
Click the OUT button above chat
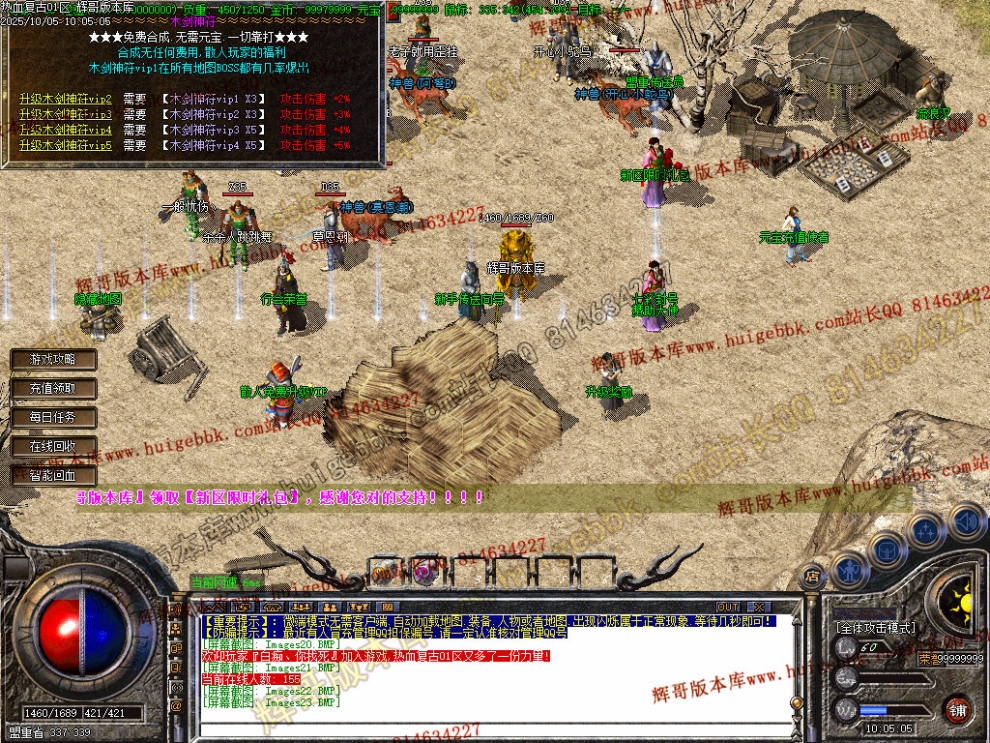(x=728, y=607)
